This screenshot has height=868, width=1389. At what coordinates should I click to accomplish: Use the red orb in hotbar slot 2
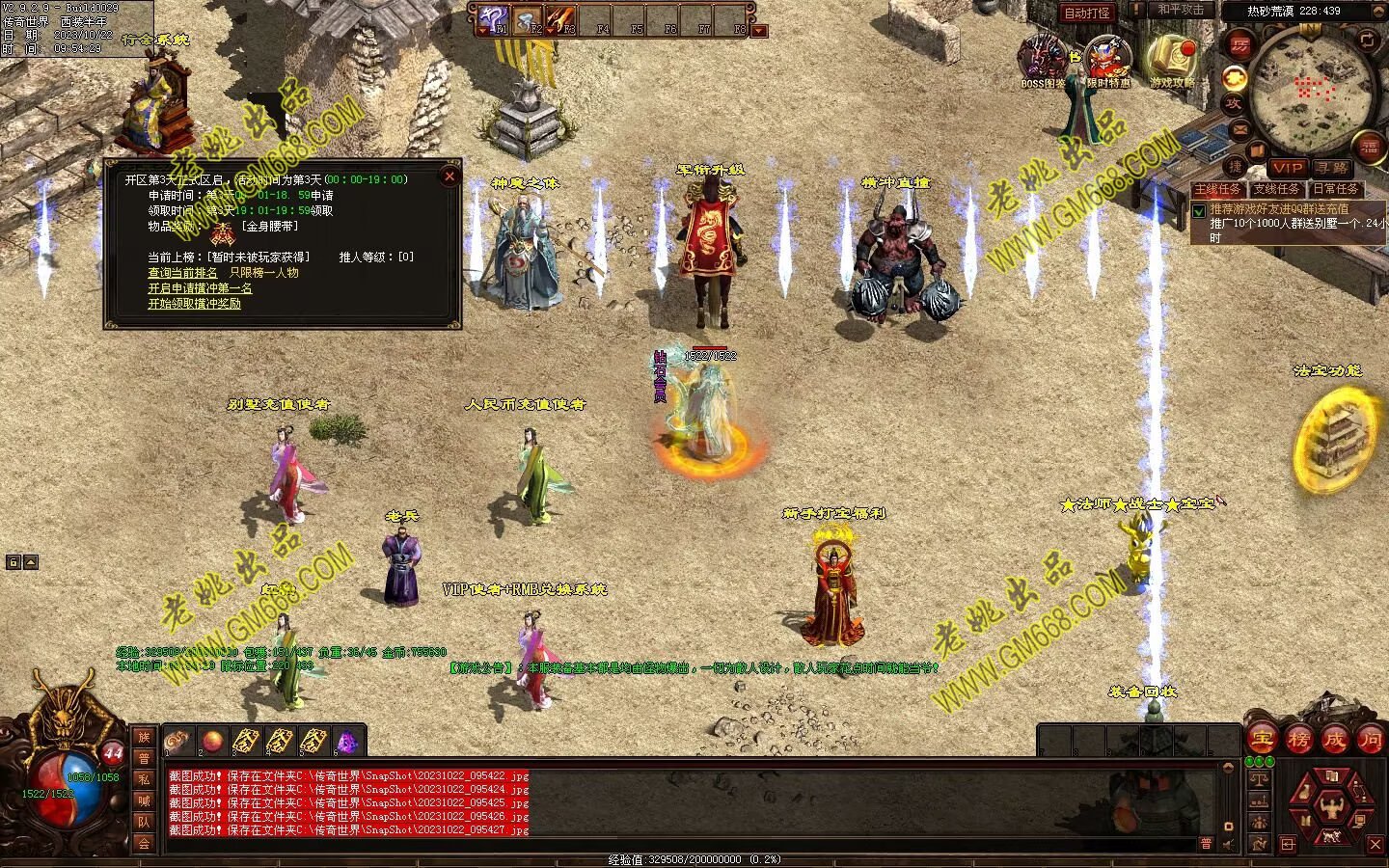[213, 742]
